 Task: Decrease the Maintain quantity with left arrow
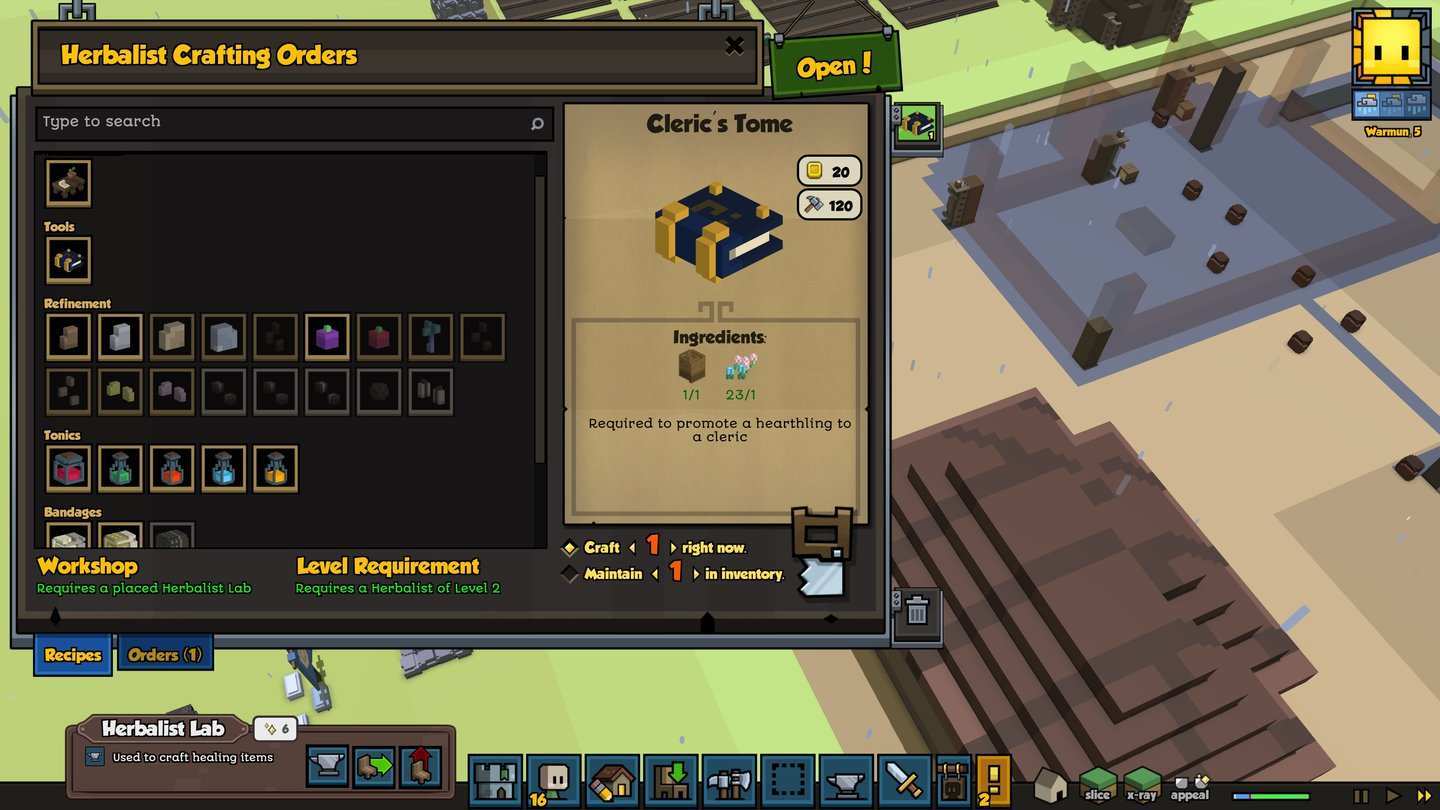click(x=658, y=574)
